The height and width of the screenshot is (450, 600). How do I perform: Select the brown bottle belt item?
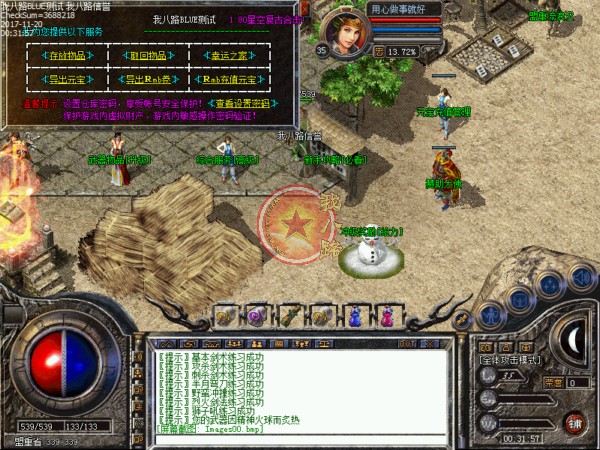coord(289,317)
